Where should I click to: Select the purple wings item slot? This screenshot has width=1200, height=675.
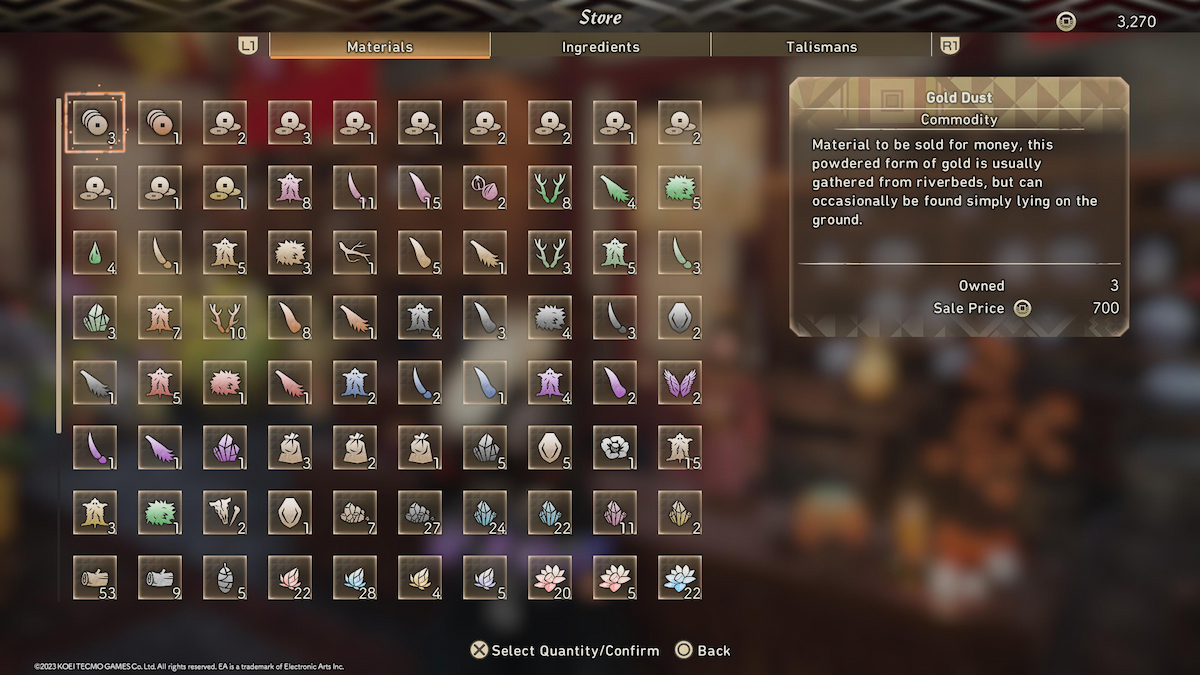(x=680, y=382)
